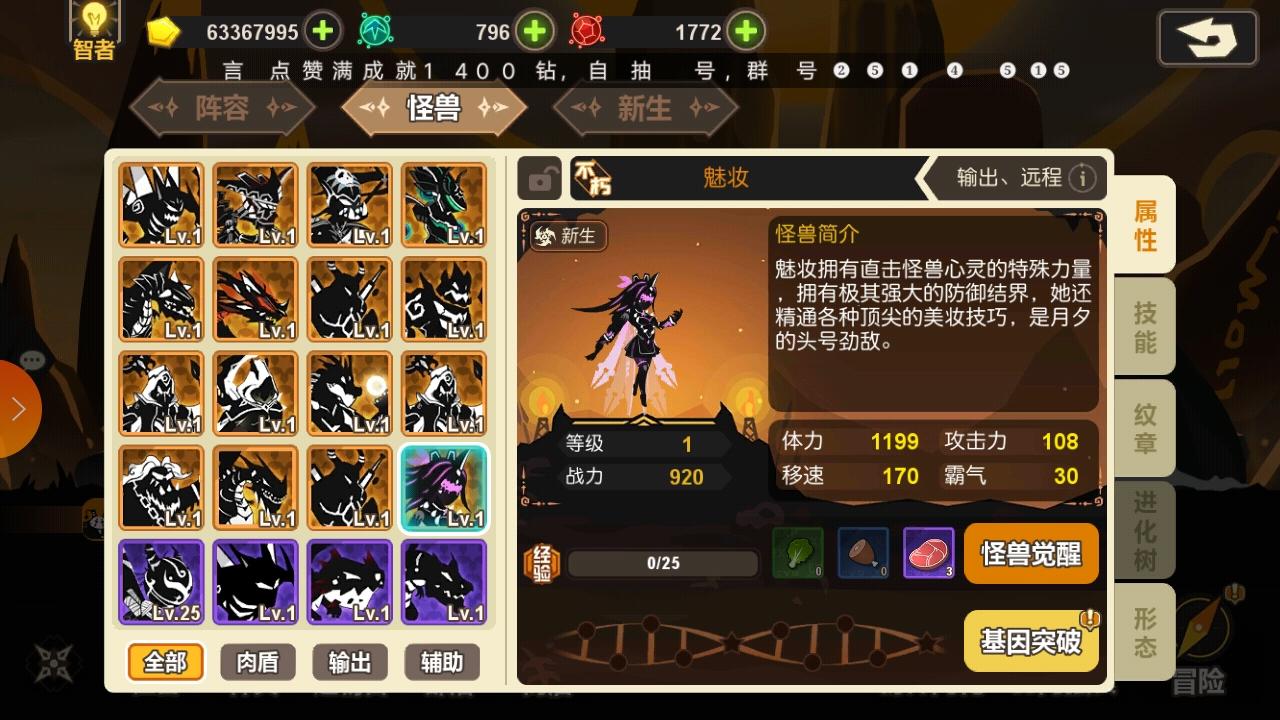The width and height of the screenshot is (1280, 720).
Task: Select the 肉盾 tank filter
Action: (x=256, y=662)
